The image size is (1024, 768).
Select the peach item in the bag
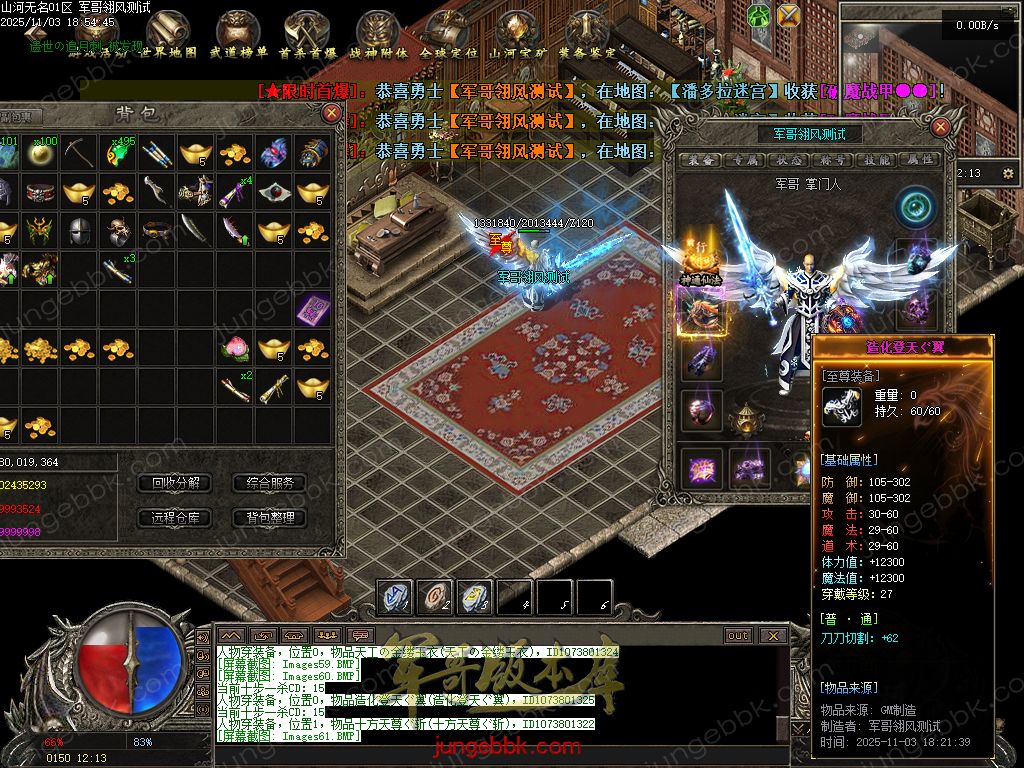pos(234,348)
